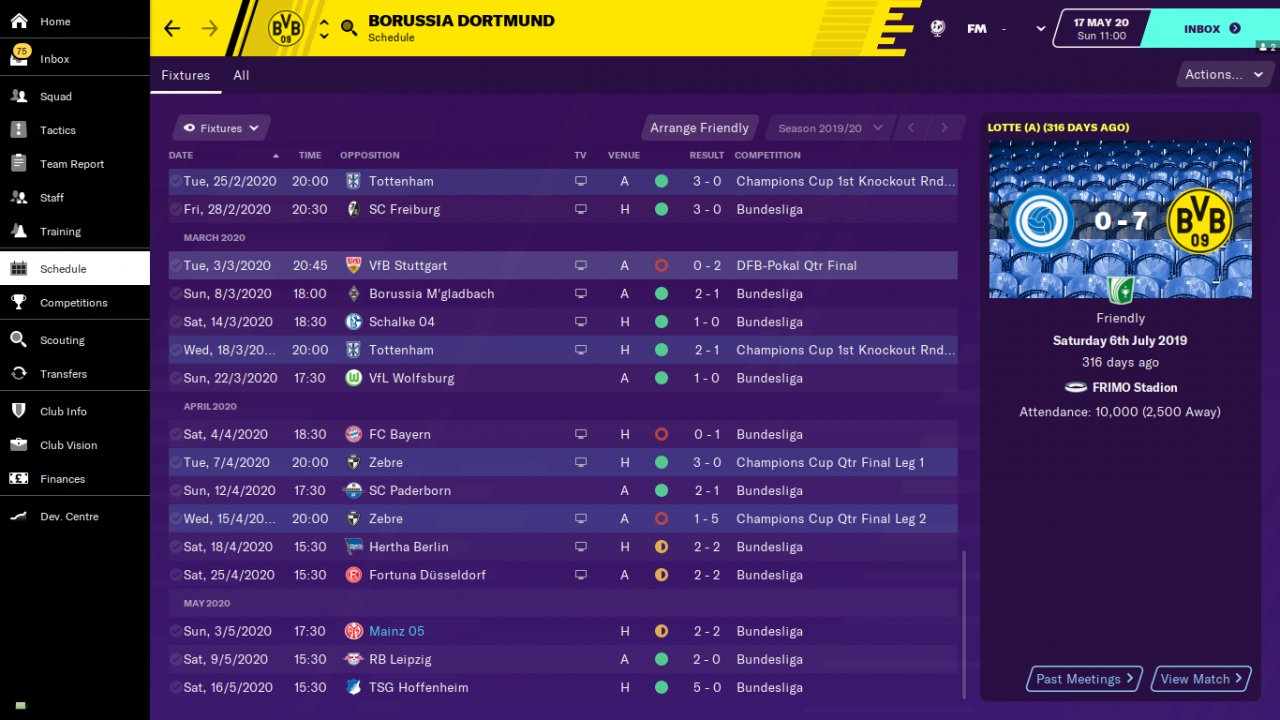Visit the Scouting section
This screenshot has height=720, width=1280.
click(62, 340)
